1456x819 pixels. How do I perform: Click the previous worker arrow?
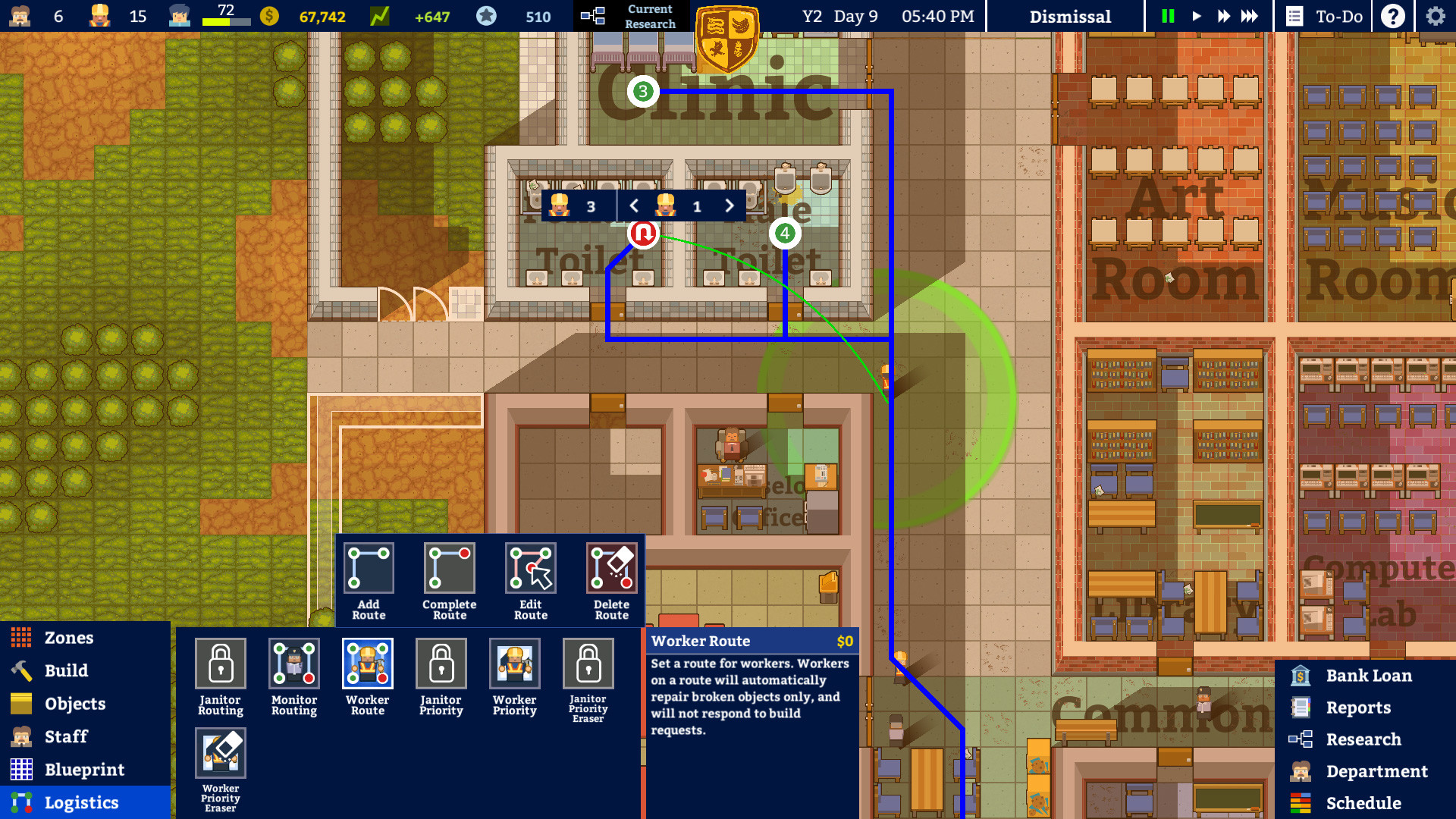tap(634, 206)
